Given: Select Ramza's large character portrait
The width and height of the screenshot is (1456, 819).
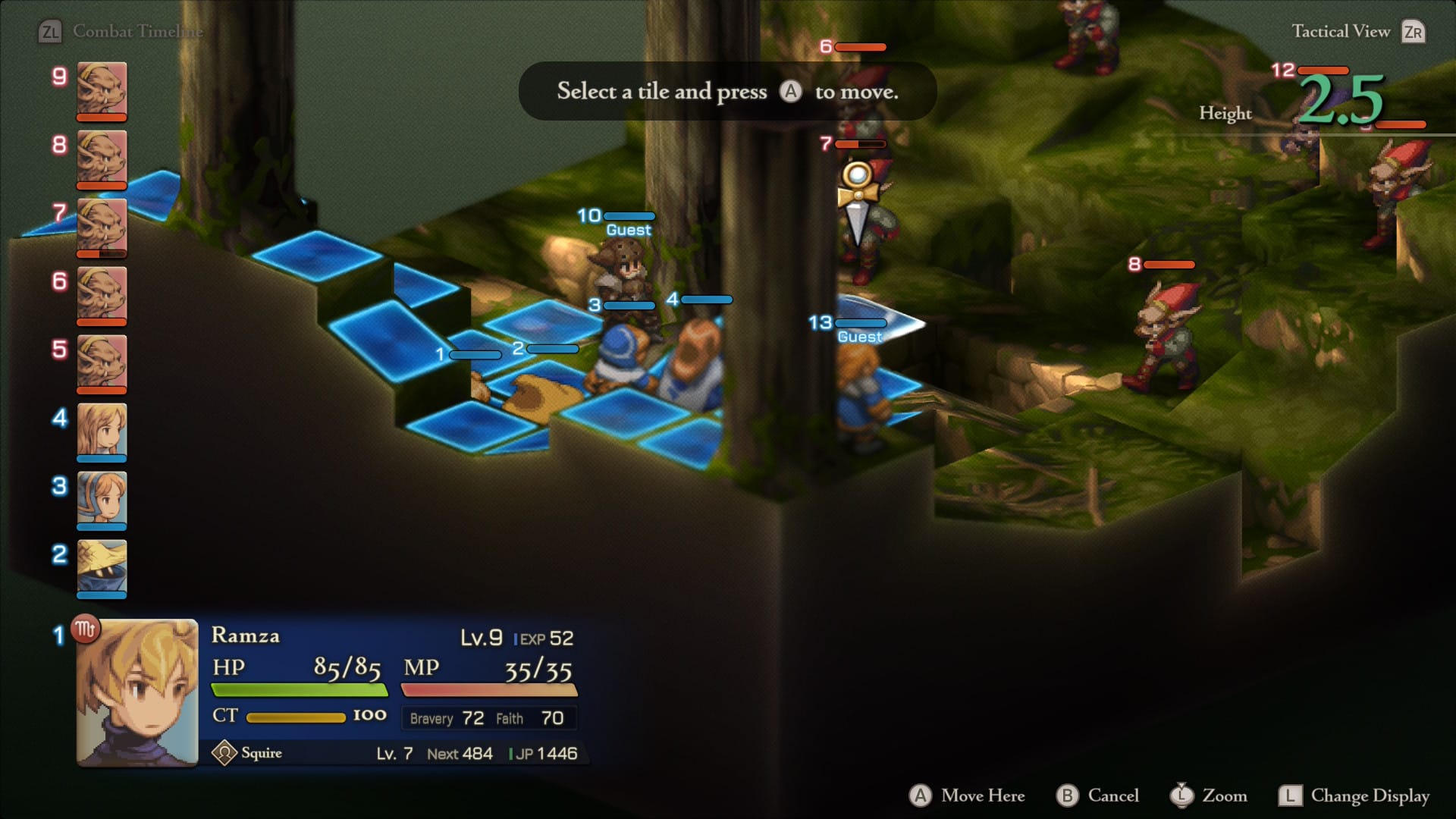Looking at the screenshot, I should point(137,693).
